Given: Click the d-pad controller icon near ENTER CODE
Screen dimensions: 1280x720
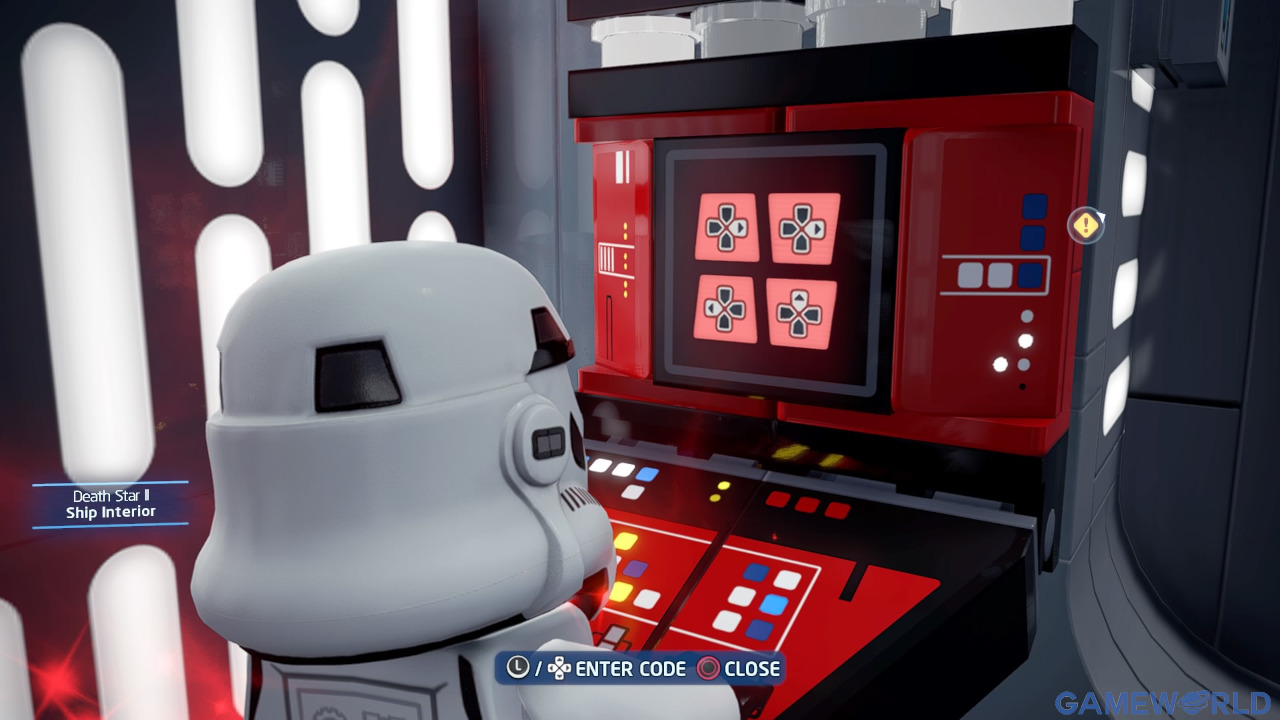Looking at the screenshot, I should tap(560, 668).
